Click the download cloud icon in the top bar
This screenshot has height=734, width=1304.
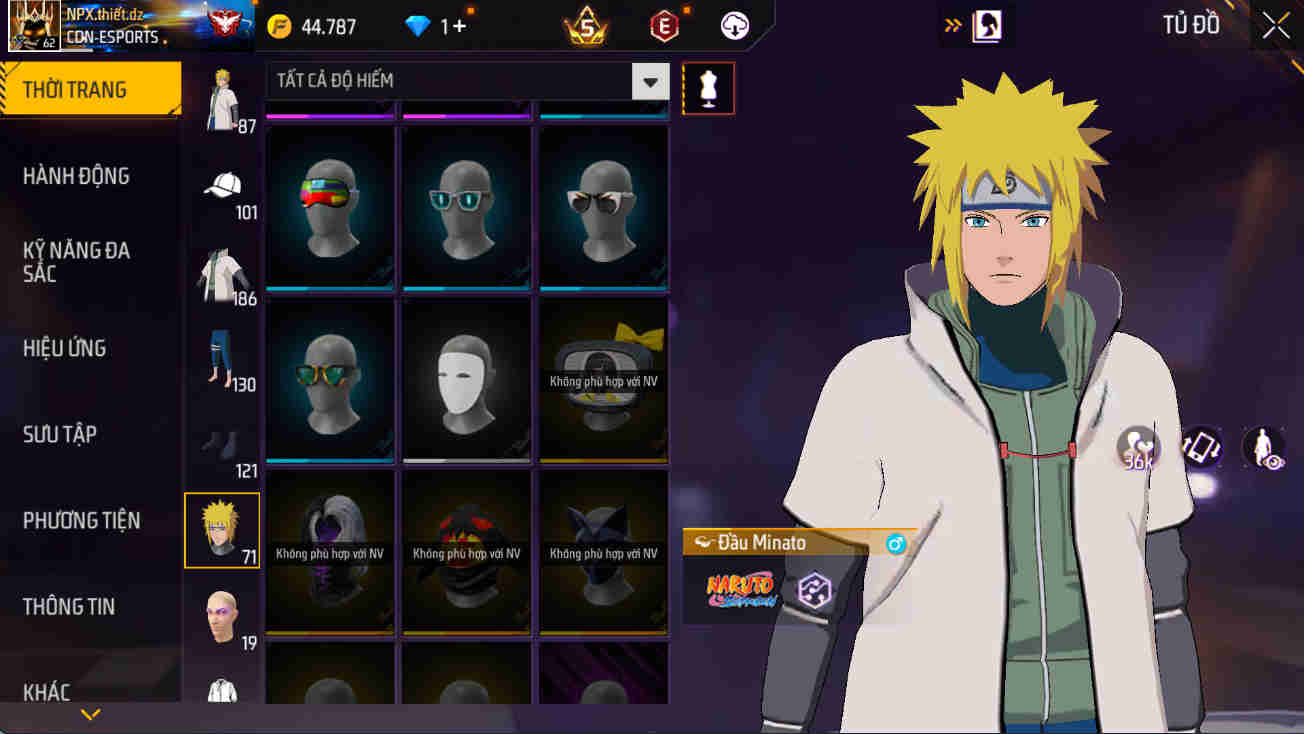click(735, 25)
